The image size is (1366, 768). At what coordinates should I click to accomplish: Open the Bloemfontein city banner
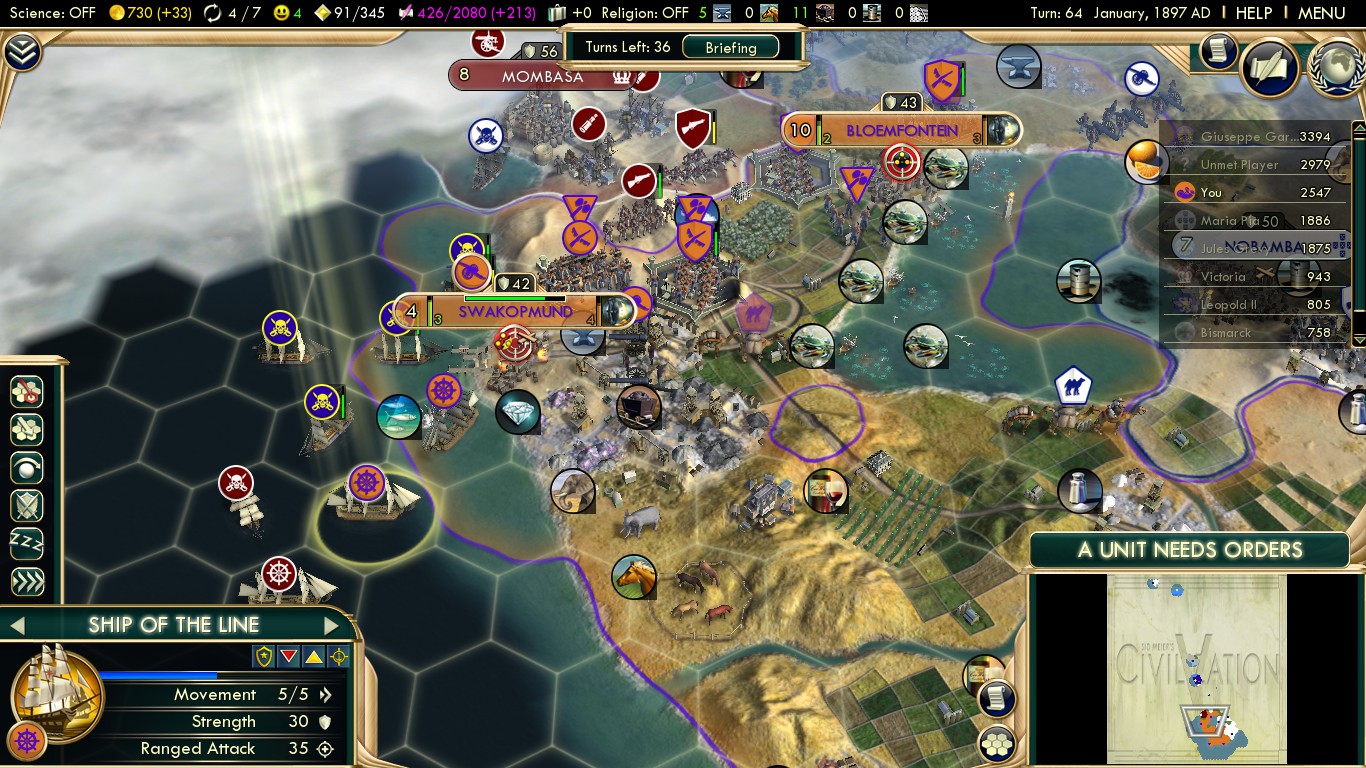(x=901, y=131)
